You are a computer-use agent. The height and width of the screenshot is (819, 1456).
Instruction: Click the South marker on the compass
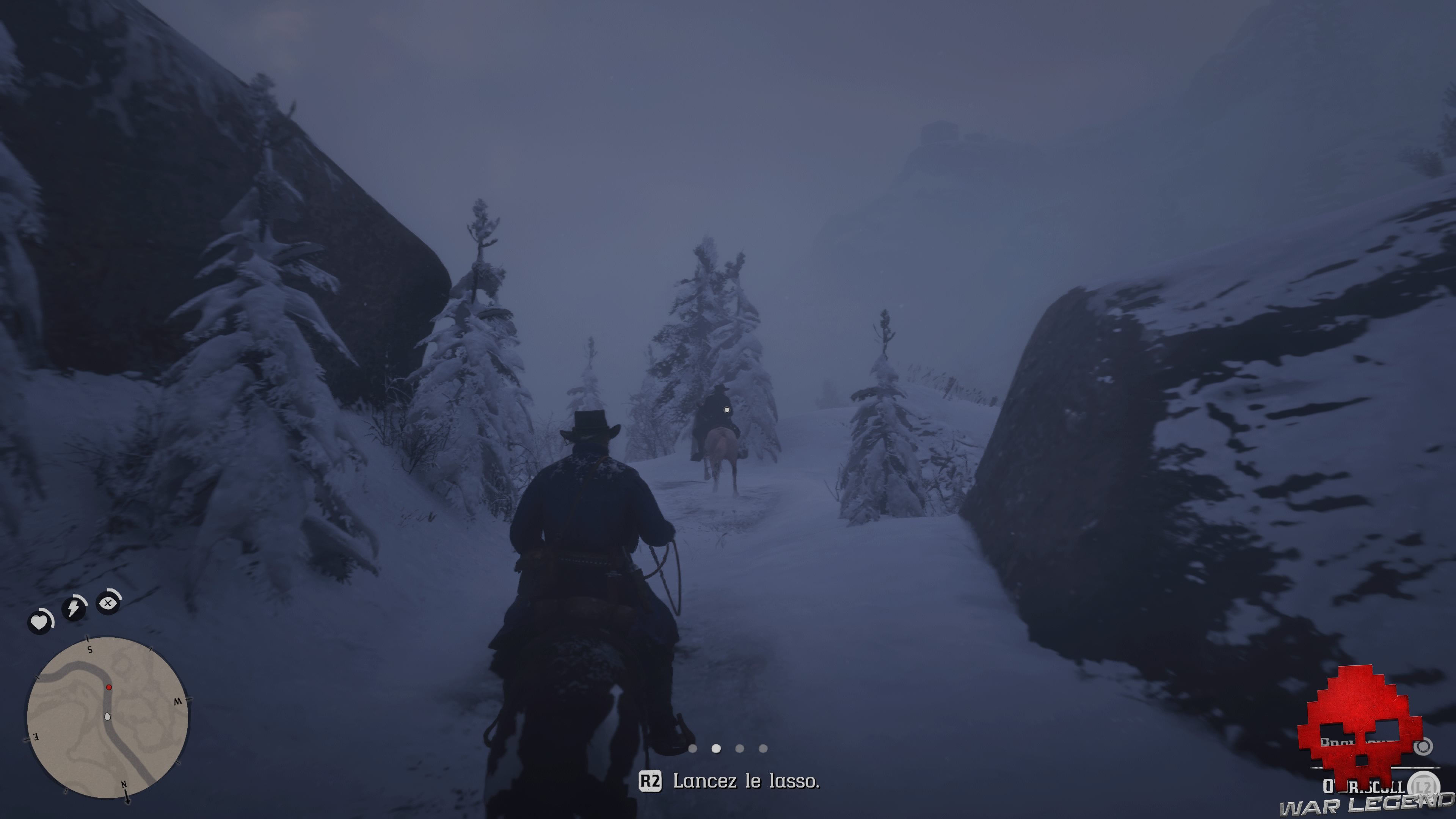(x=89, y=650)
